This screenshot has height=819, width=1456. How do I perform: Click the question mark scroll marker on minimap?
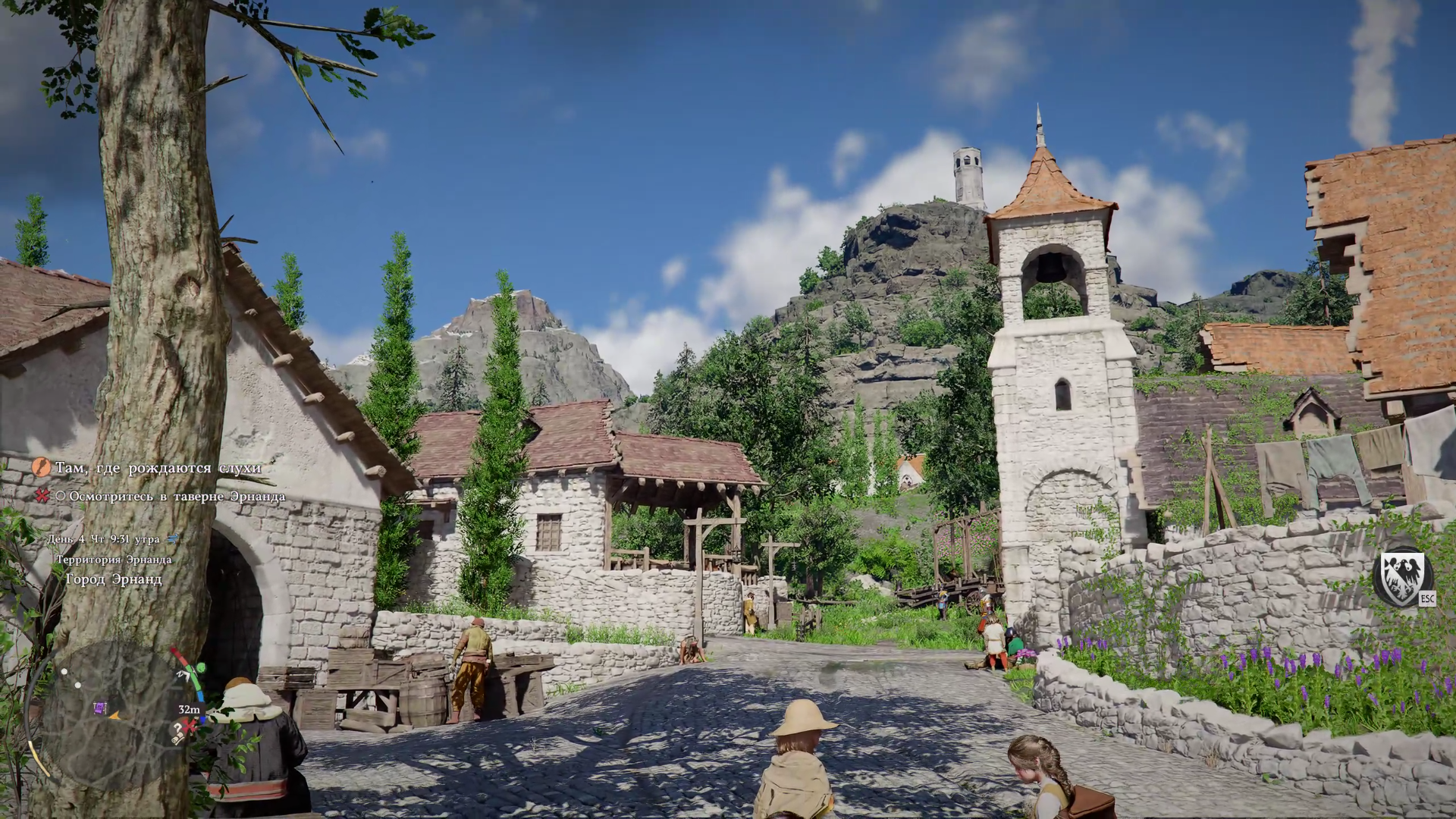(x=177, y=732)
